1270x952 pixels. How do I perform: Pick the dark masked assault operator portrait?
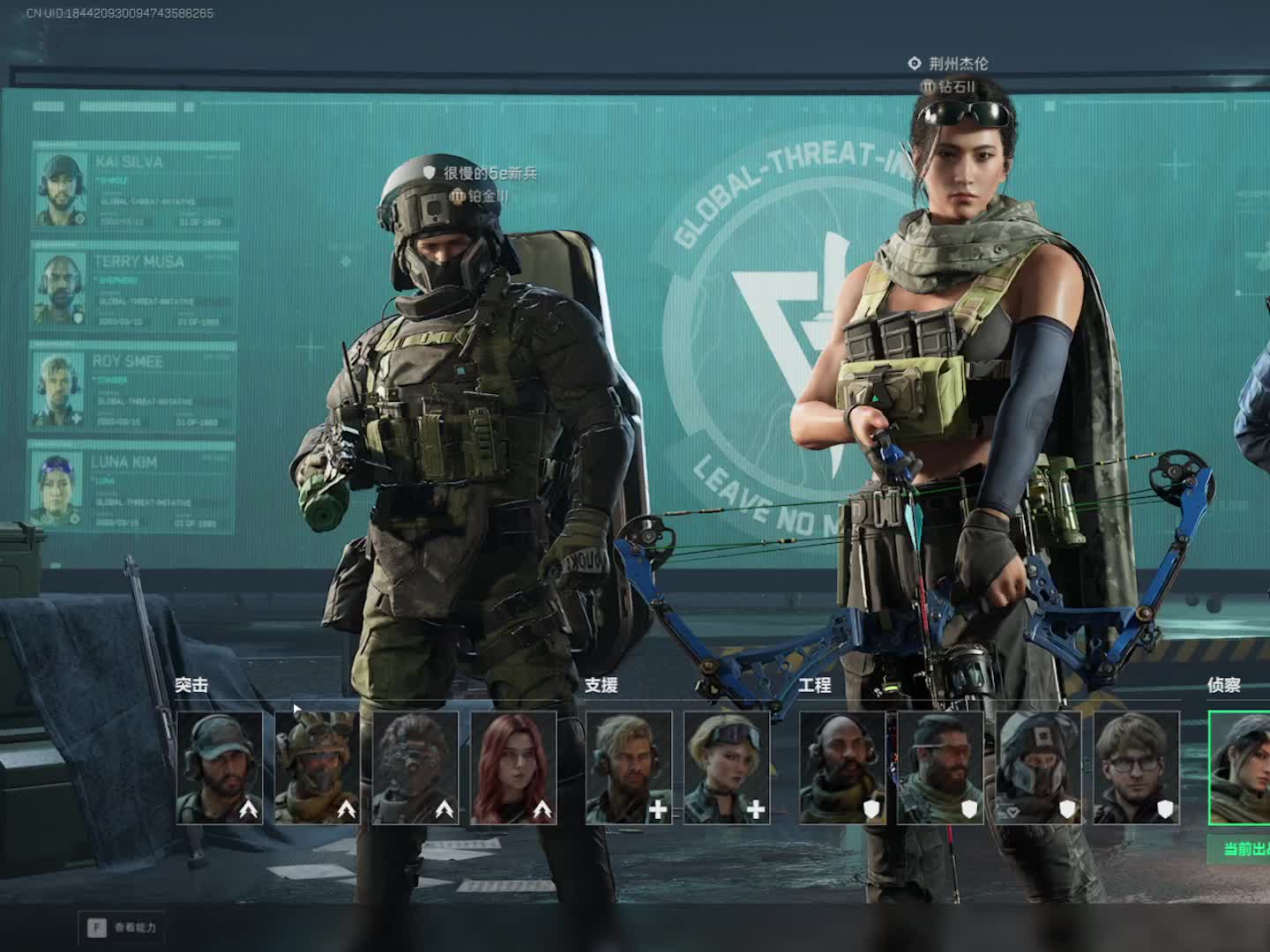[x=415, y=767]
